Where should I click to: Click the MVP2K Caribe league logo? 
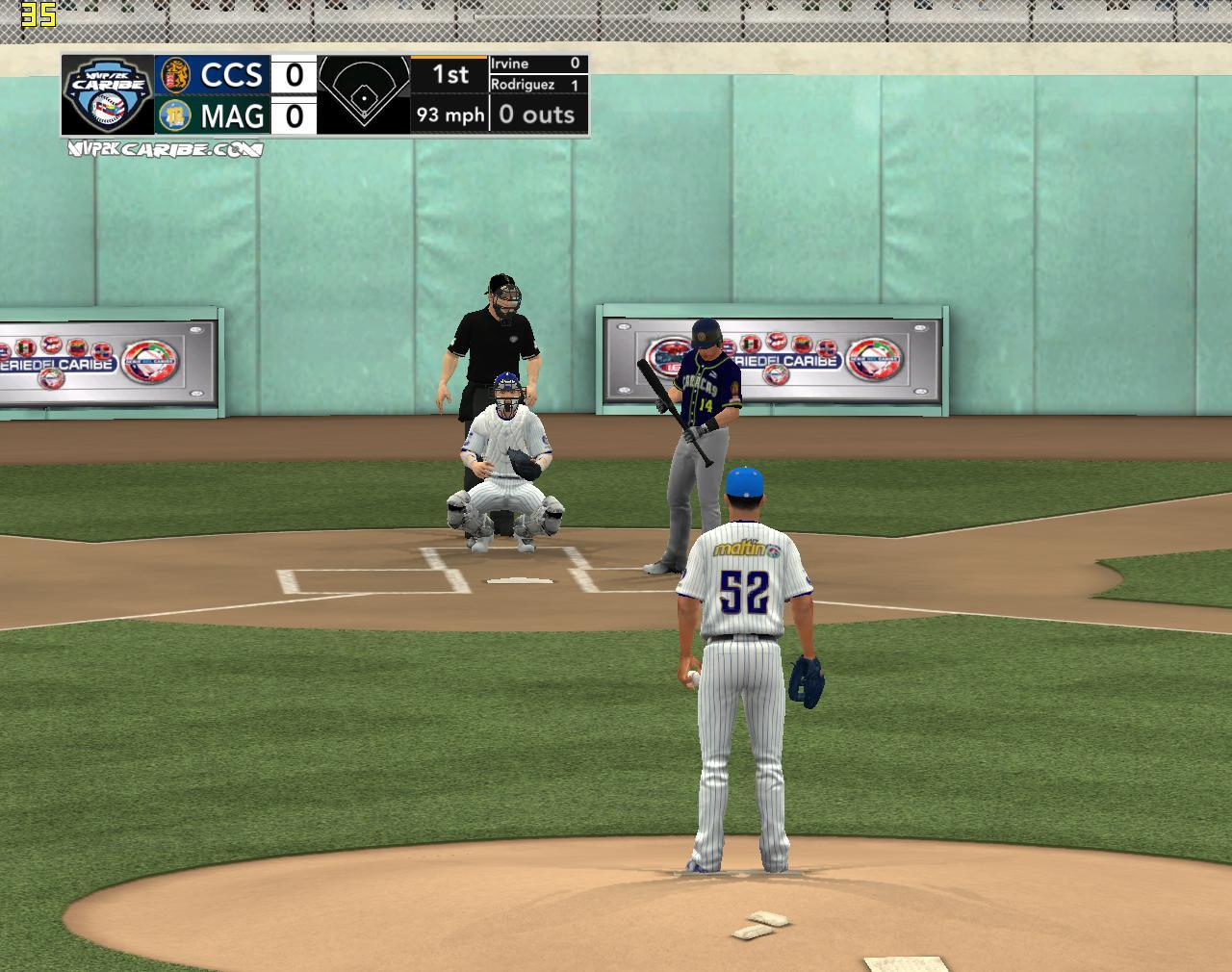click(x=108, y=94)
